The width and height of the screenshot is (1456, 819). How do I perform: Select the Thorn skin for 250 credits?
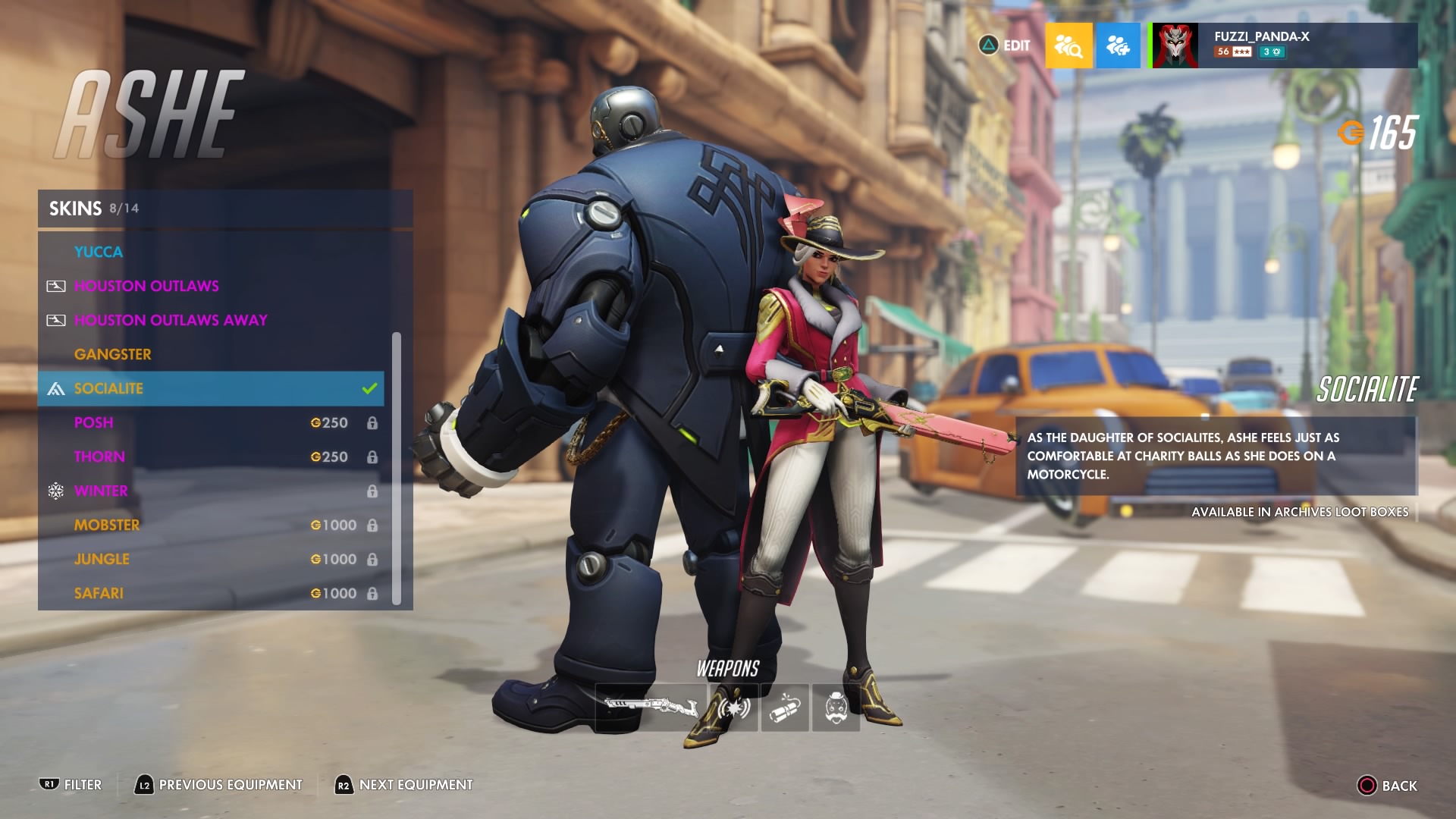coord(211,457)
